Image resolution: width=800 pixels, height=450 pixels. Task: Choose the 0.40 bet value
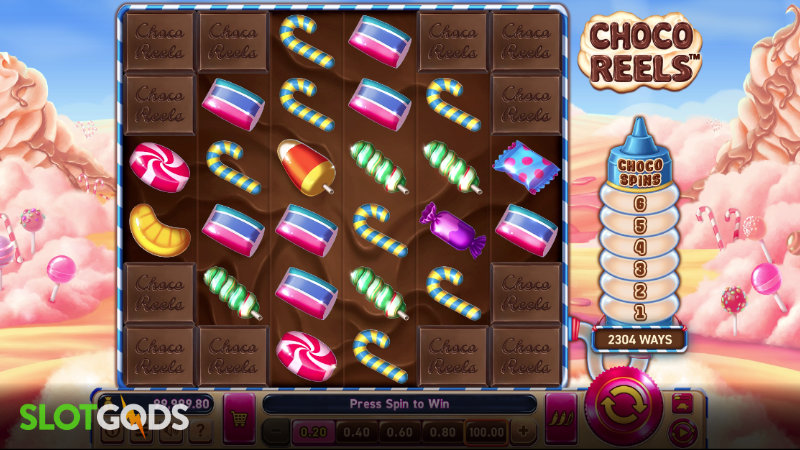coord(355,432)
